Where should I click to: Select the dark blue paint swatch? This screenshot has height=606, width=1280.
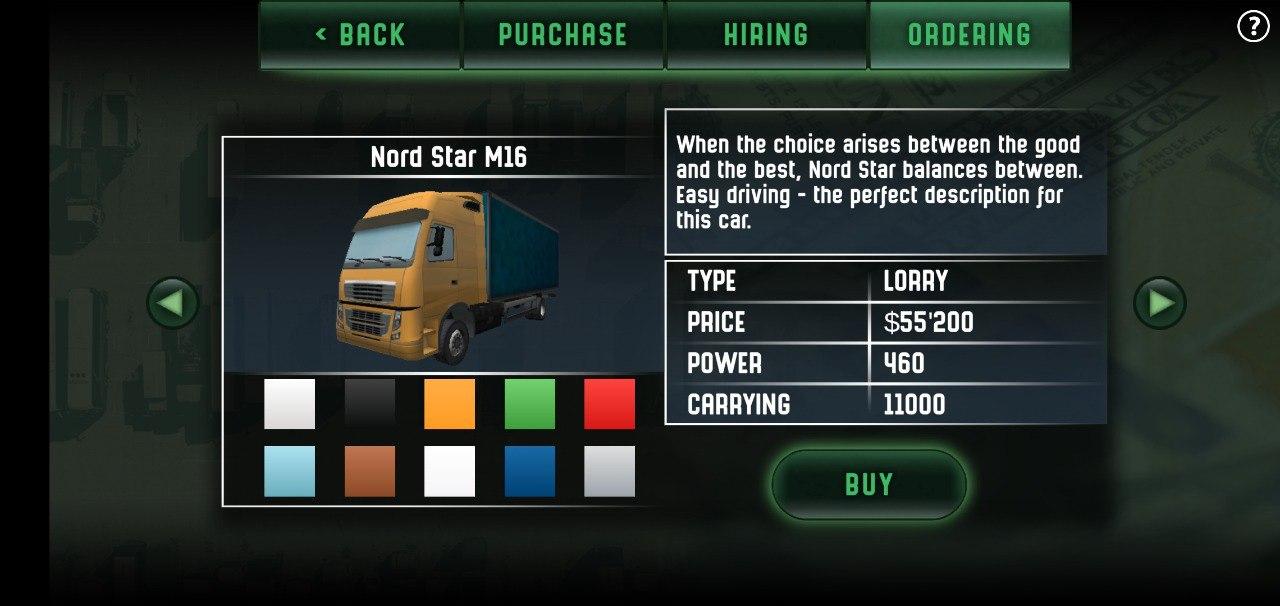[x=530, y=471]
